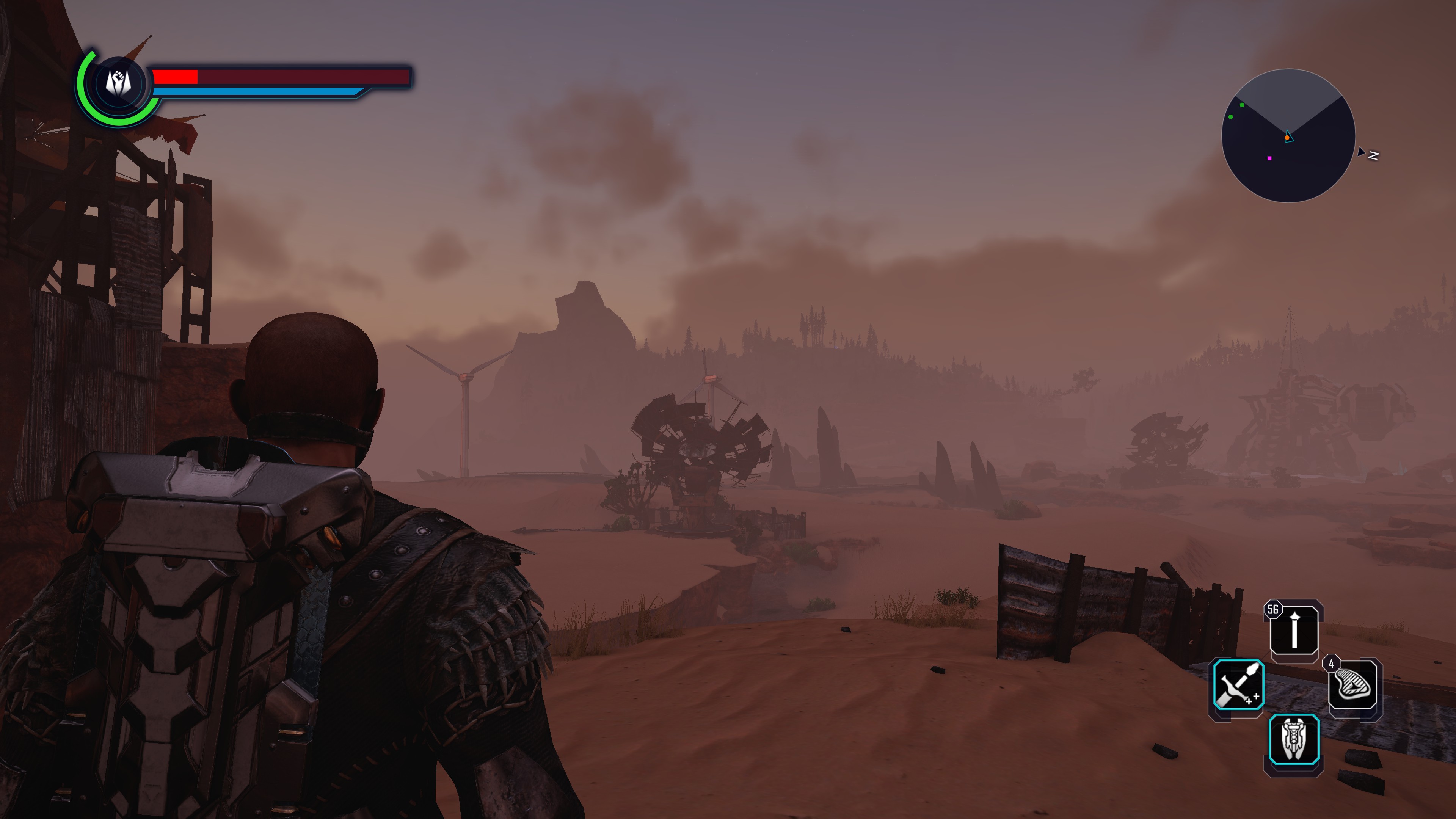Screen dimensions: 1456x819
Task: Use the meat steak quick slot
Action: pos(1352,686)
